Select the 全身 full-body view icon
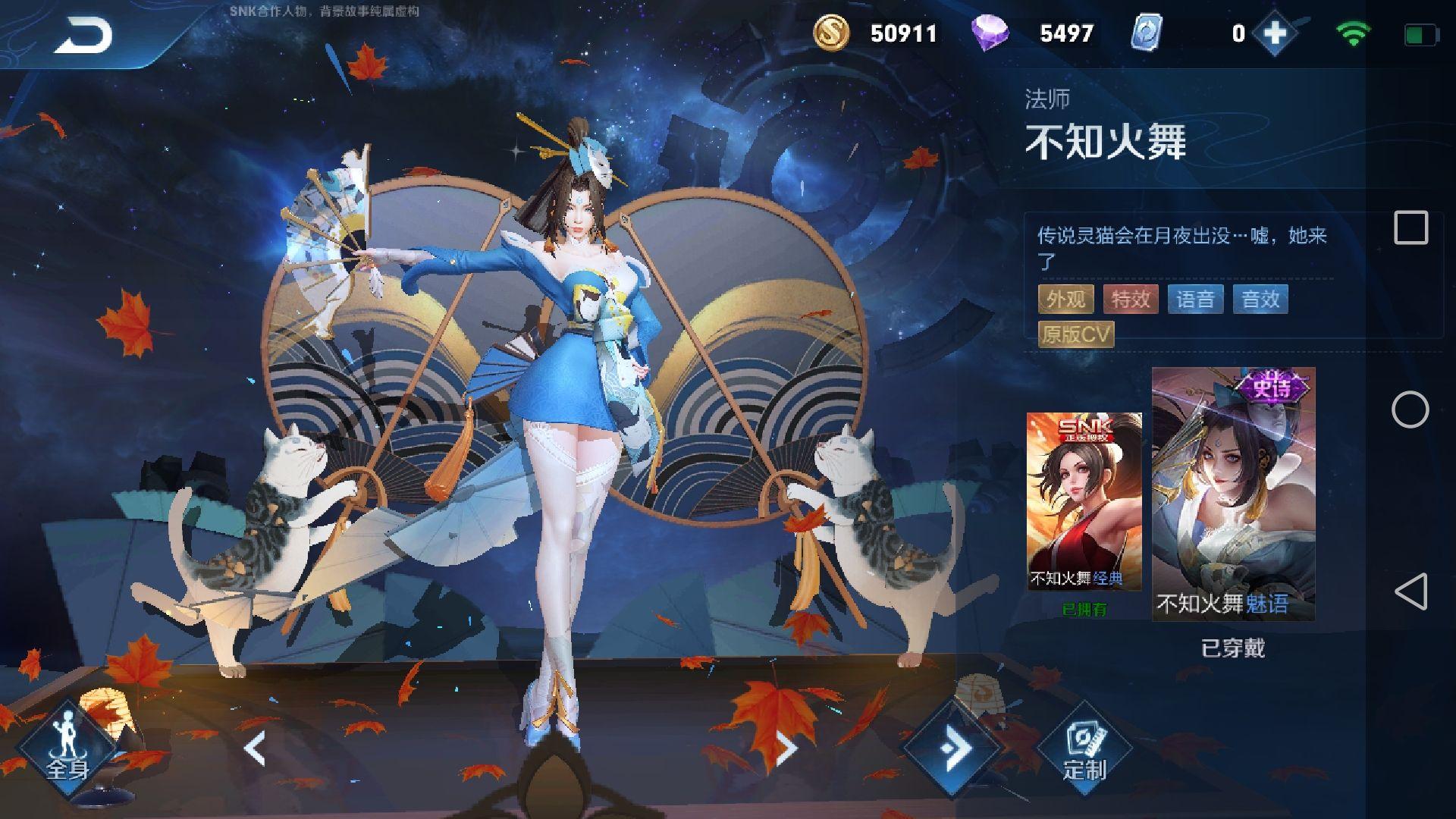This screenshot has width=1456, height=819. [x=67, y=747]
